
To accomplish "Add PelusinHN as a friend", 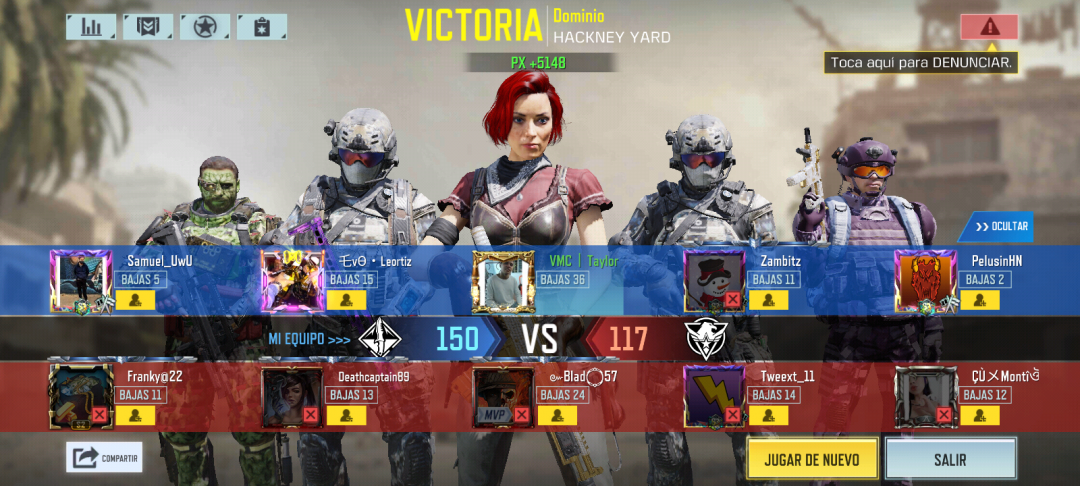I will click(980, 299).
